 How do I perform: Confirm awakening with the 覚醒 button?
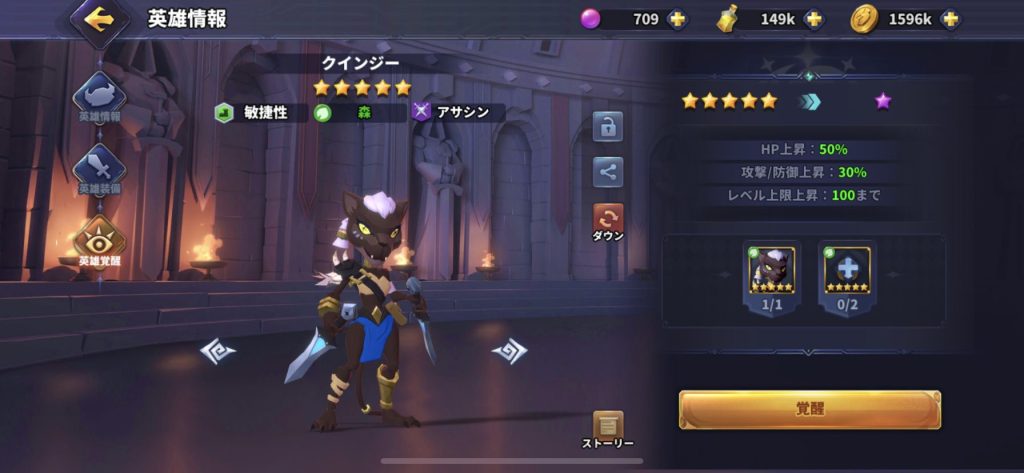[x=809, y=409]
